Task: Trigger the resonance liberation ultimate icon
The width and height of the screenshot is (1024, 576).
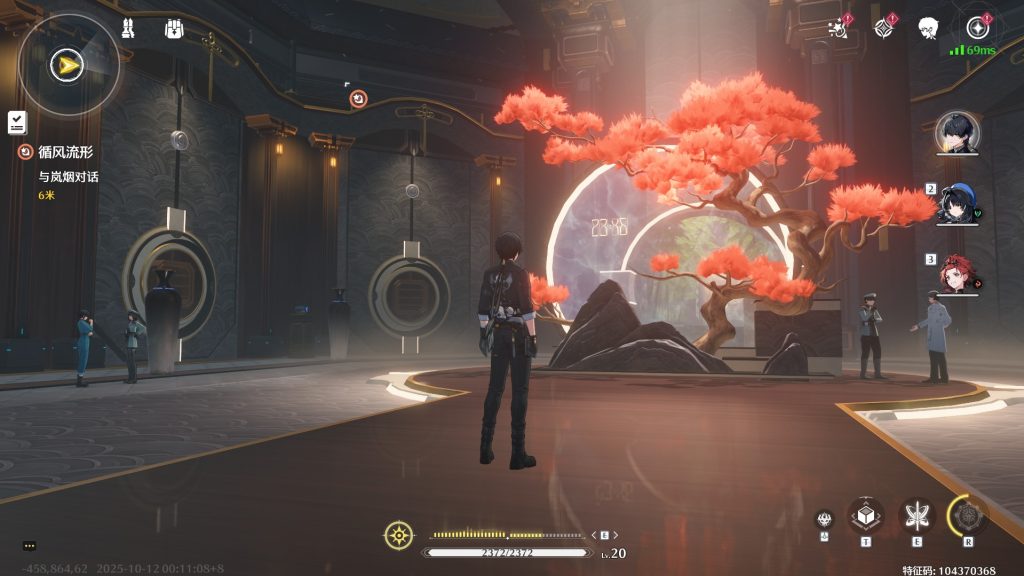Action: coord(968,515)
